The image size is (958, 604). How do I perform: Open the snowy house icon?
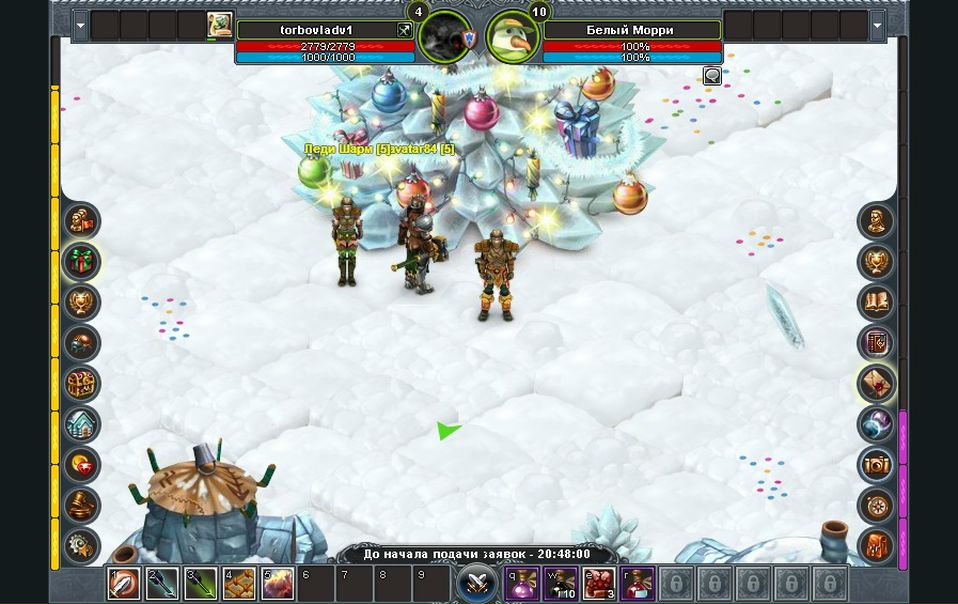(x=82, y=424)
